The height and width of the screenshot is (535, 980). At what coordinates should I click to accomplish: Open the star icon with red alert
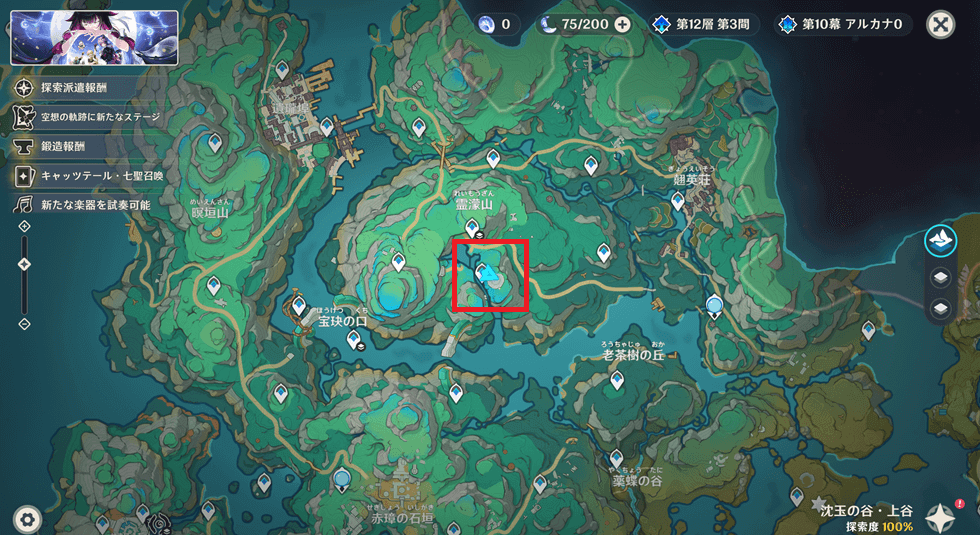tap(942, 516)
